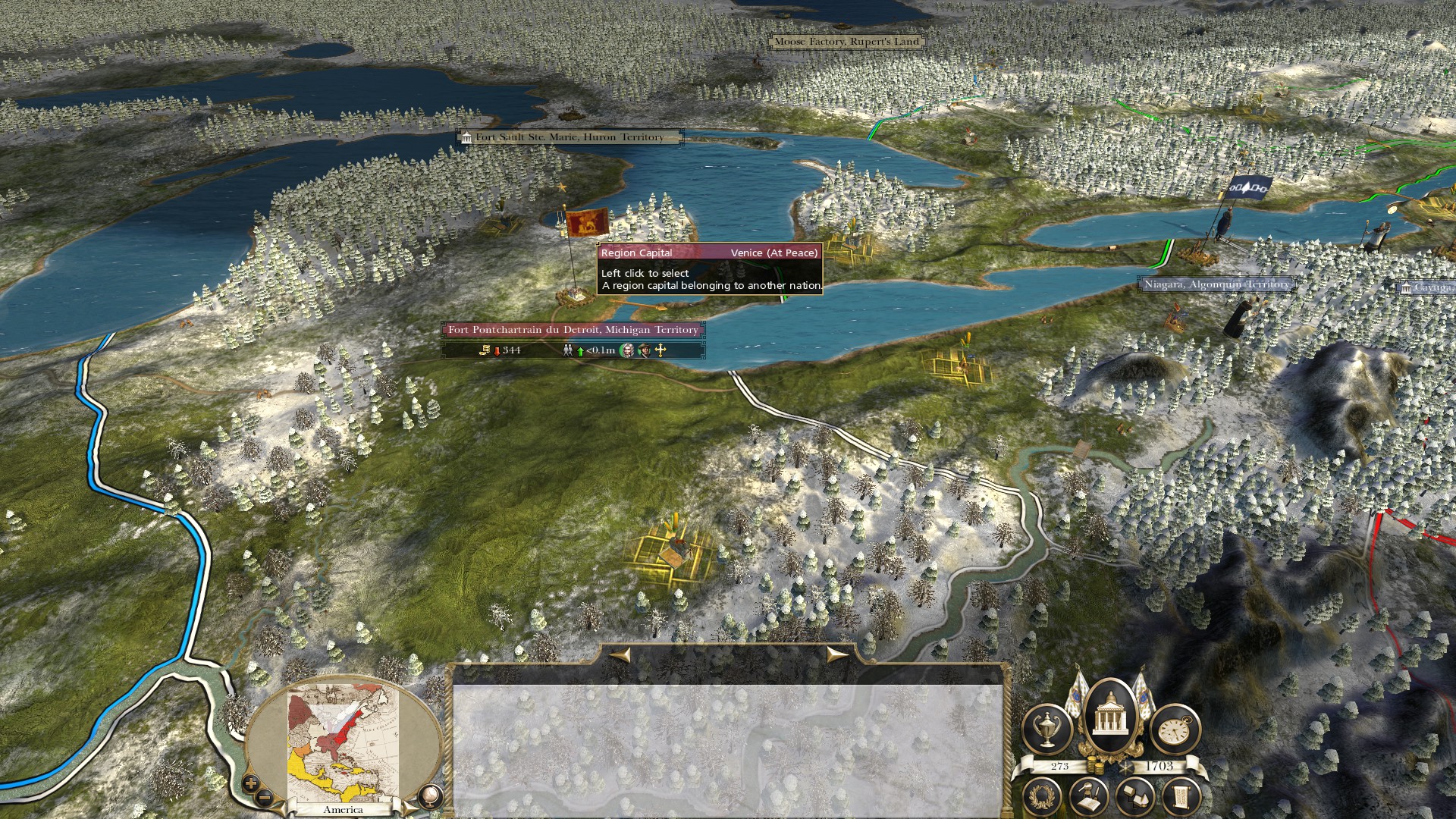The width and height of the screenshot is (1456, 819).
Task: Zoom in the minimap with plus button
Action: coord(251,783)
